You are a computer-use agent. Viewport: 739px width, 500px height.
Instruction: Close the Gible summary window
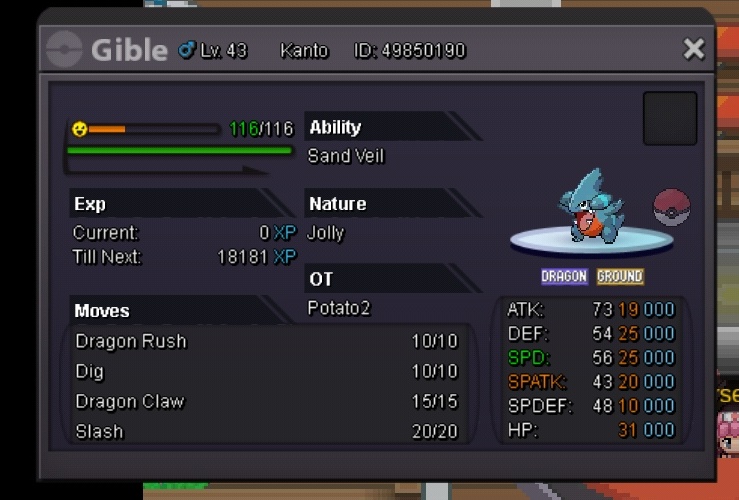tap(693, 49)
